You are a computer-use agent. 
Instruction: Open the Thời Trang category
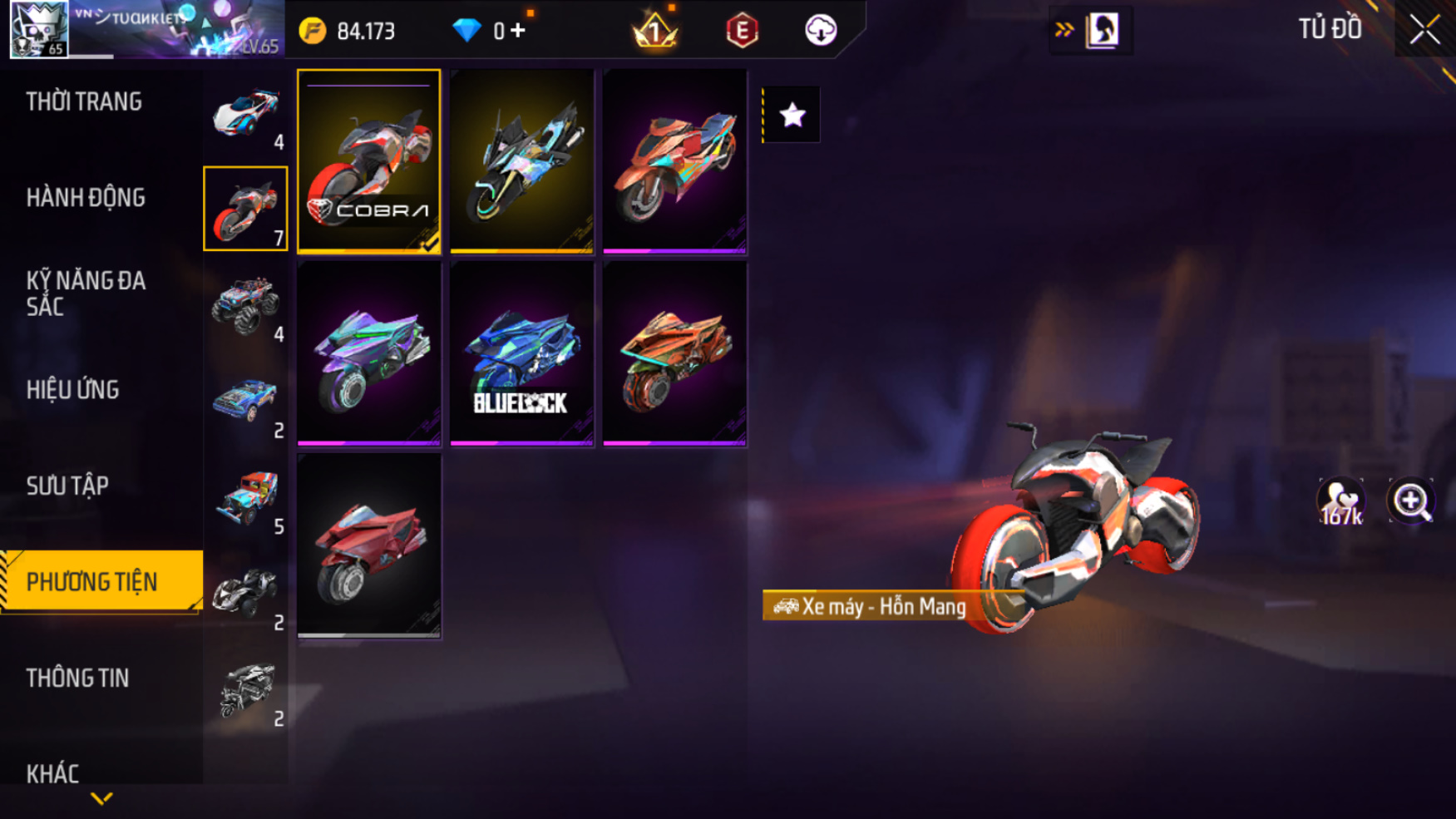[84, 101]
